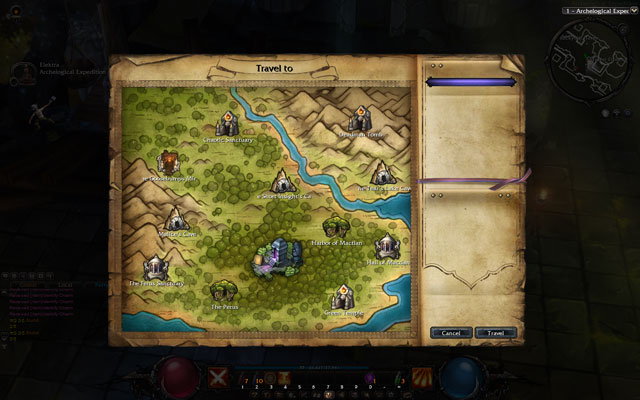Pick the Harbor of Macilan location
This screenshot has width=640, height=400.
coord(337,226)
